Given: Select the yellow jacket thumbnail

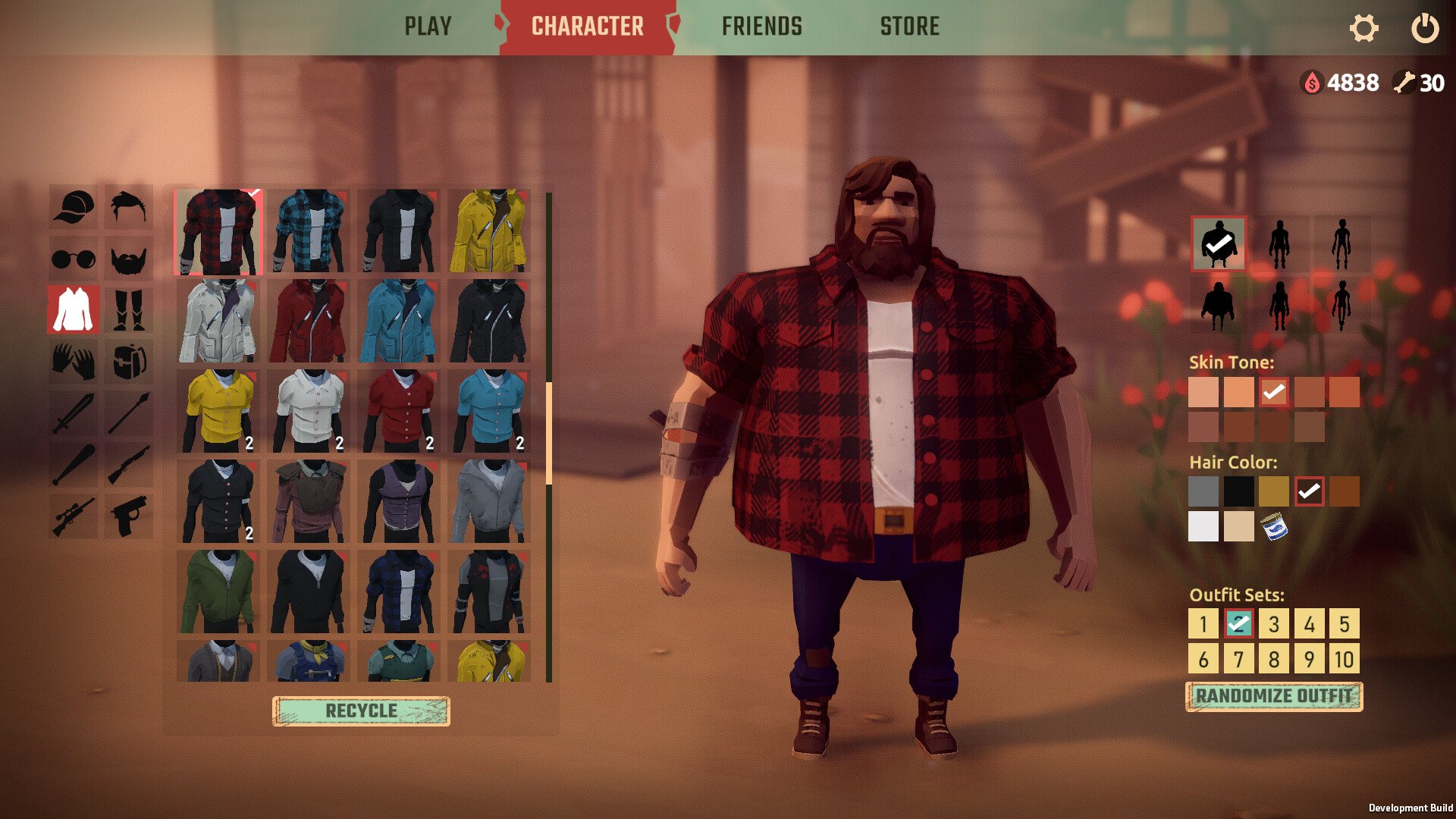Looking at the screenshot, I should 493,231.
